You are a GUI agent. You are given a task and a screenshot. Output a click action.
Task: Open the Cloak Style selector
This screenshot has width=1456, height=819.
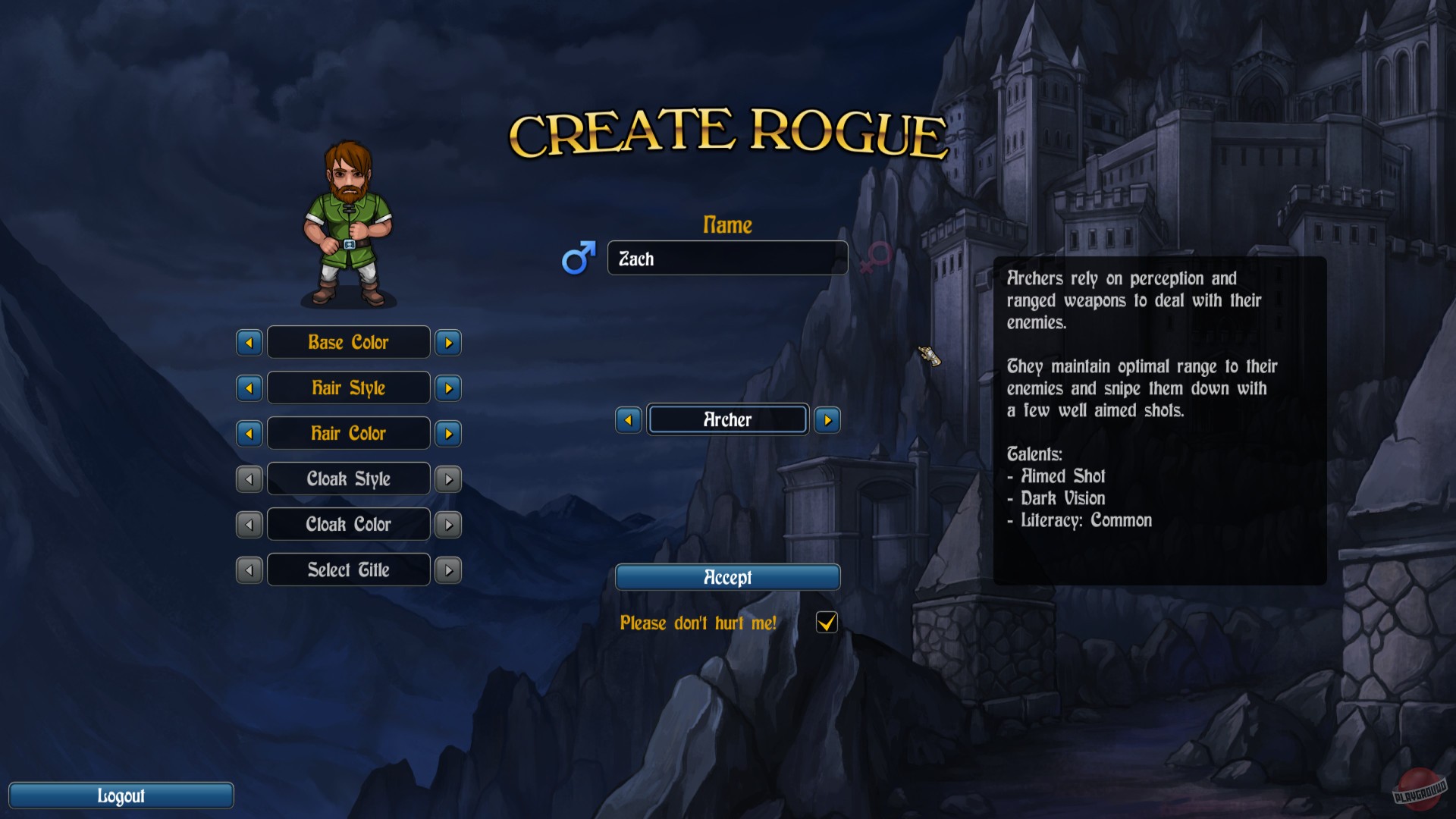(x=348, y=479)
